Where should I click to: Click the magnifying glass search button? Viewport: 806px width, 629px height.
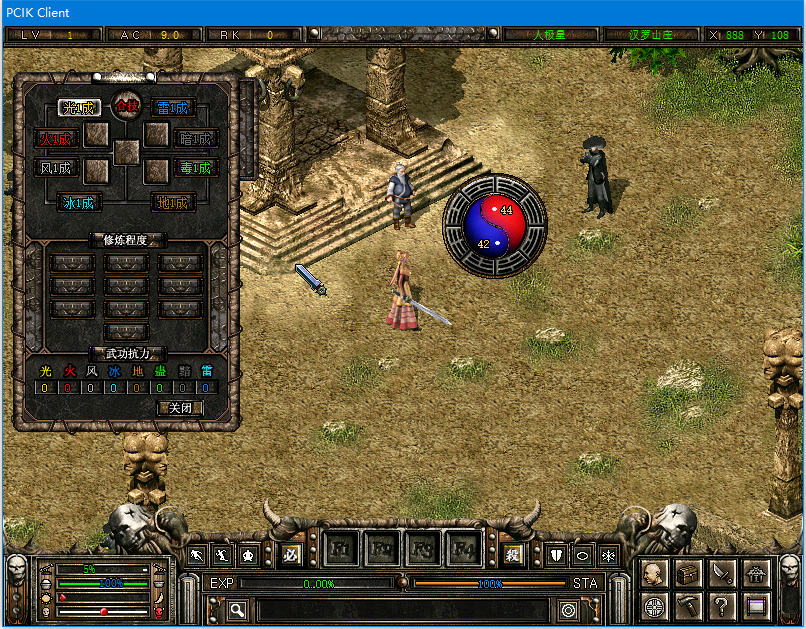pos(238,609)
